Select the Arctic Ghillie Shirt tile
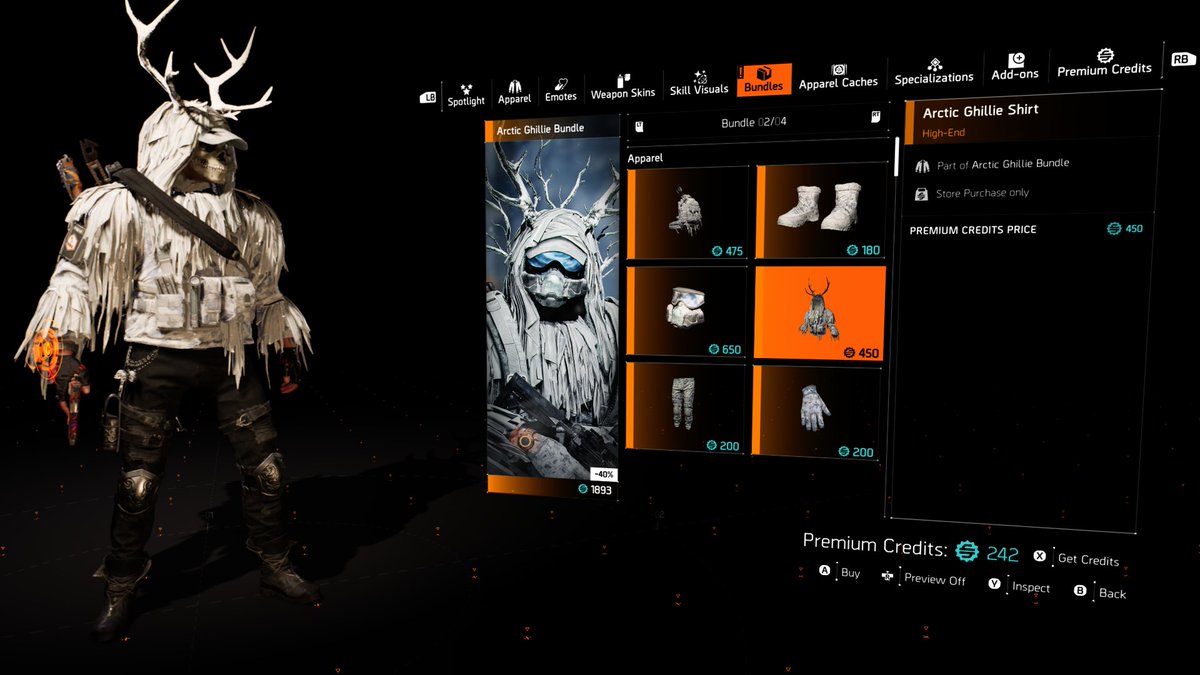Screen dimensions: 1200x675 tap(819, 312)
